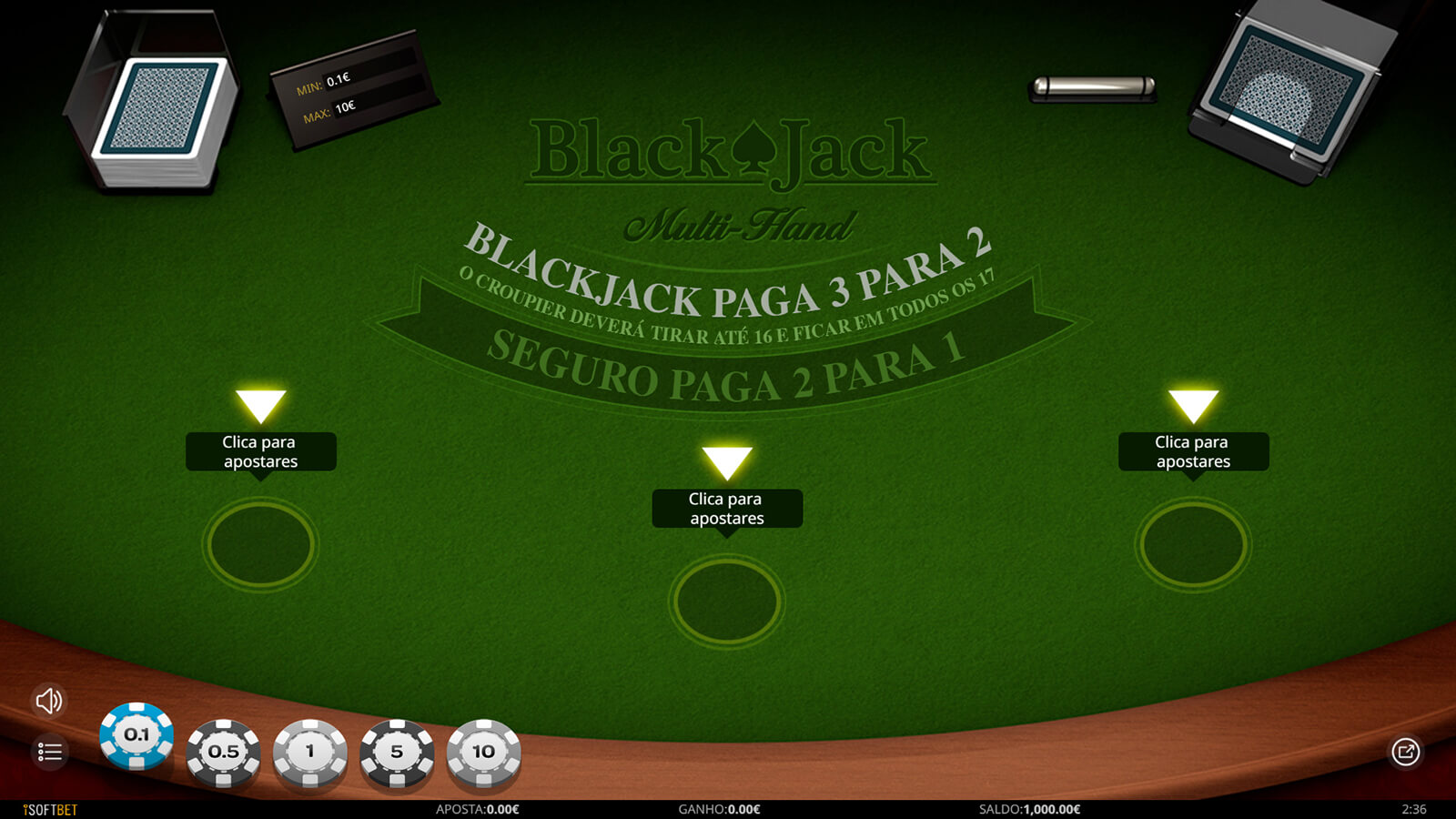
Task: Place a bet on the right betting circle
Action: coord(1193,544)
